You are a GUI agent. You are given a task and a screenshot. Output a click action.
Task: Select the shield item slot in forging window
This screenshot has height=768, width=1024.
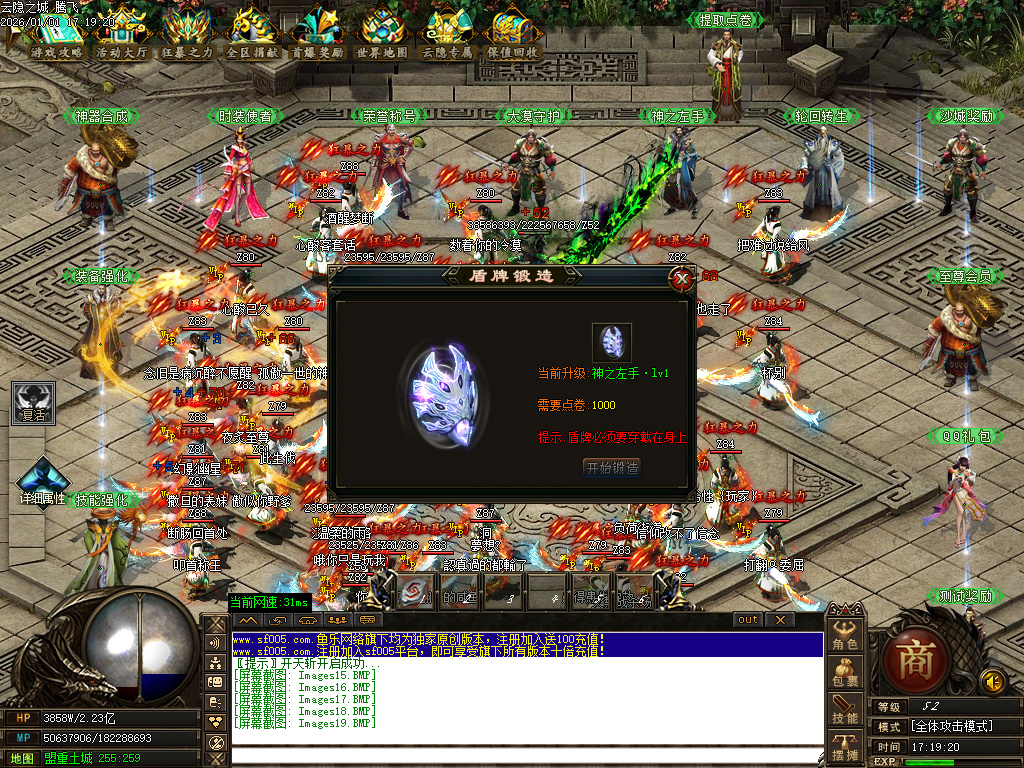point(611,343)
